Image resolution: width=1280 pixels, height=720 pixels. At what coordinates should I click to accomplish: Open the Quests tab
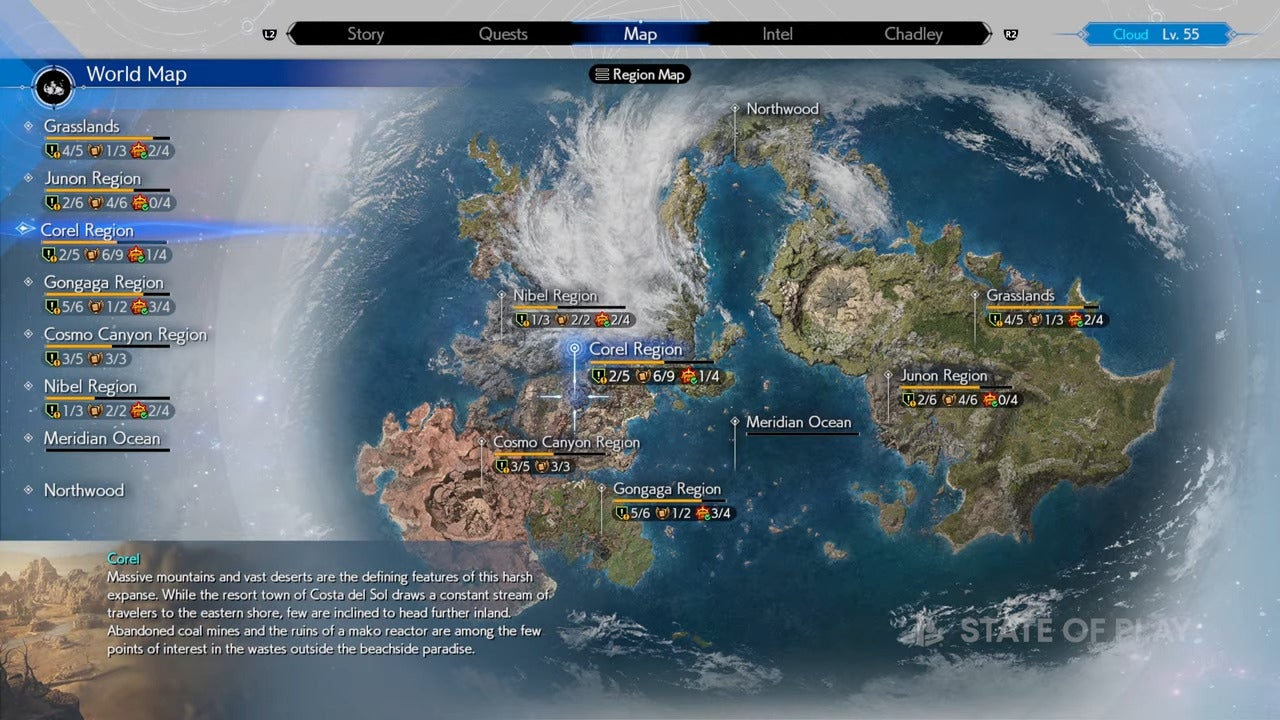pyautogui.click(x=503, y=33)
